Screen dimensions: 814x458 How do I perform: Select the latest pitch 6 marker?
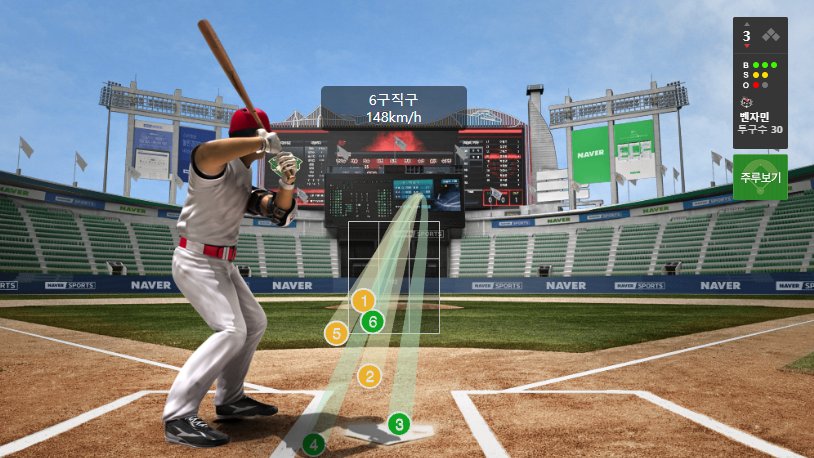372,322
